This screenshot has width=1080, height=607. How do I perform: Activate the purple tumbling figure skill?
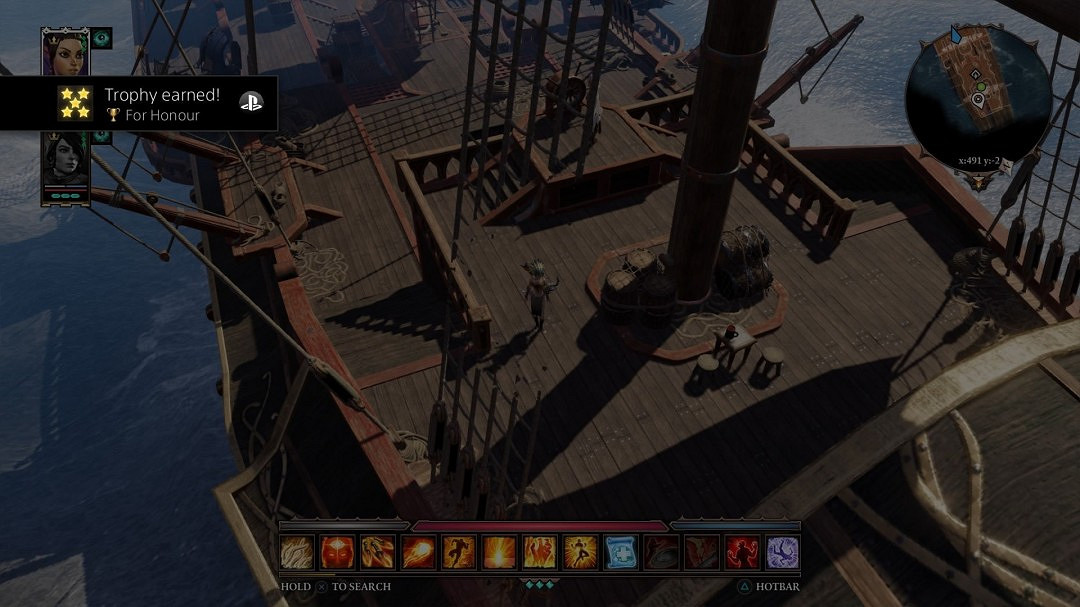click(x=783, y=552)
